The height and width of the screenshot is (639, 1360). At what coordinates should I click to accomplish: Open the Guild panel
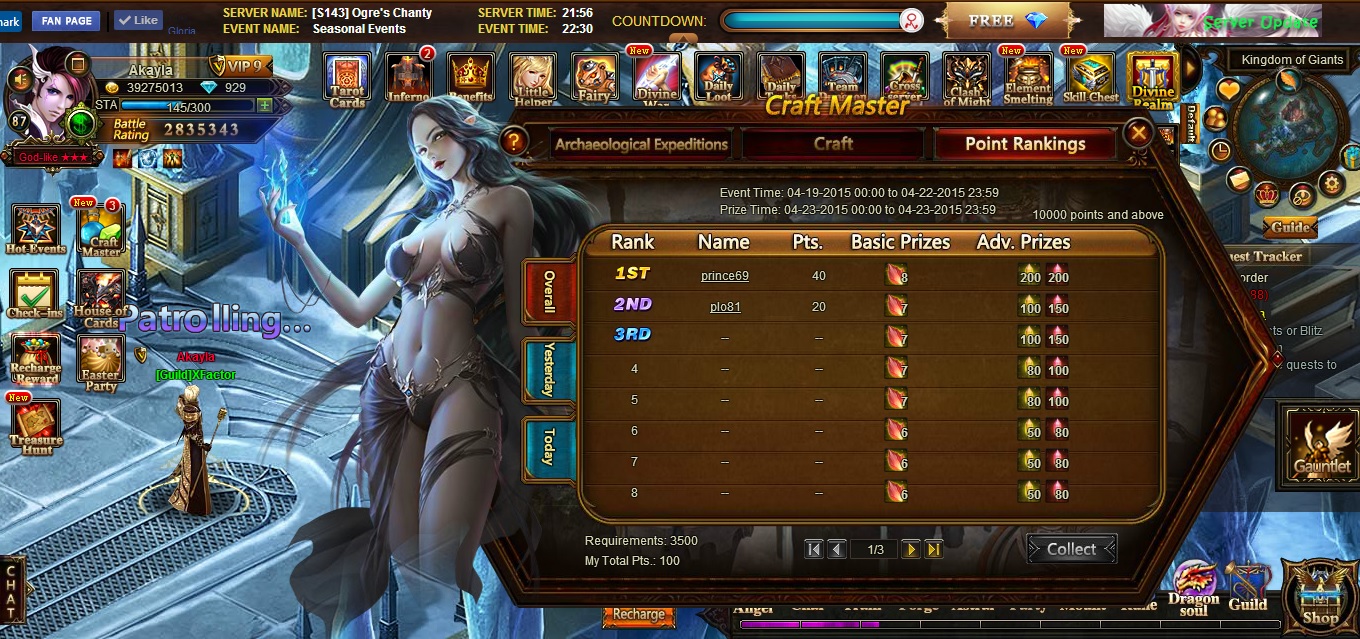point(1248,588)
